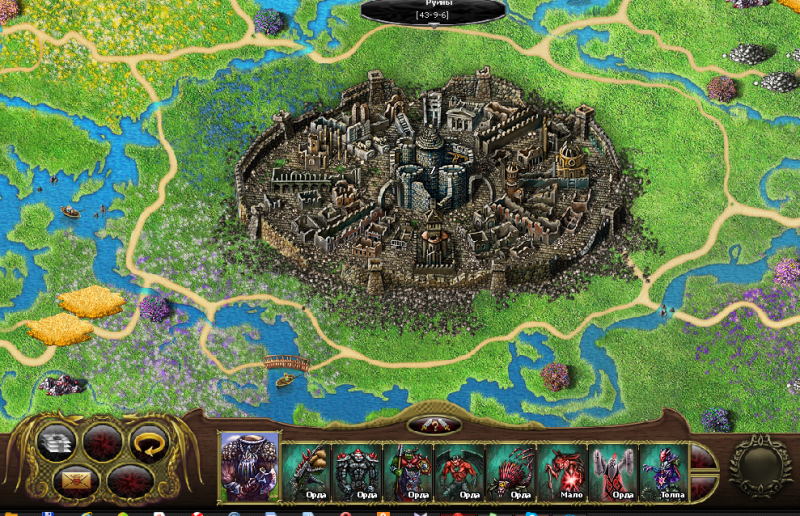Select the bearded hero portrait
This screenshot has height=516, width=800.
249,466
